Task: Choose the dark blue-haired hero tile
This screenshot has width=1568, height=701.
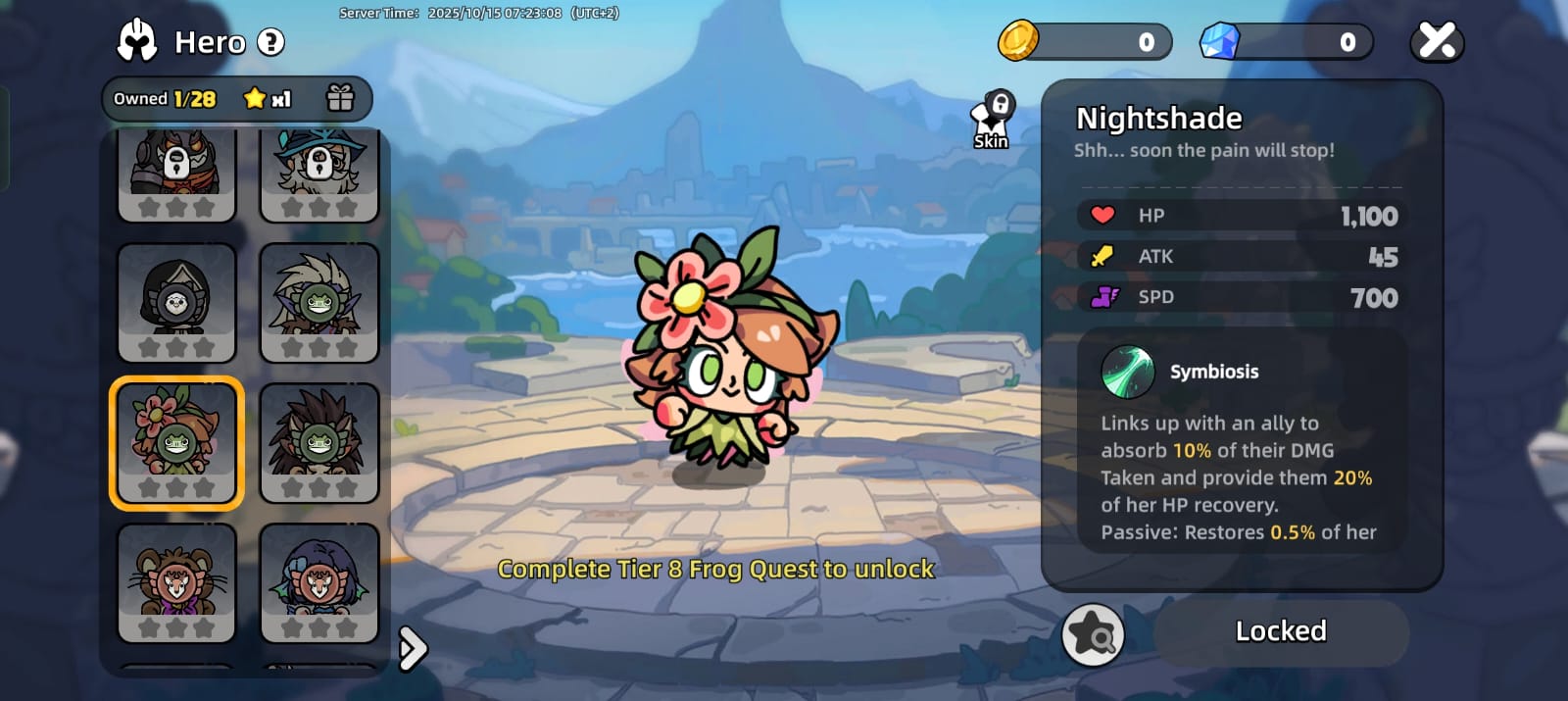Action: pyautogui.click(x=319, y=582)
